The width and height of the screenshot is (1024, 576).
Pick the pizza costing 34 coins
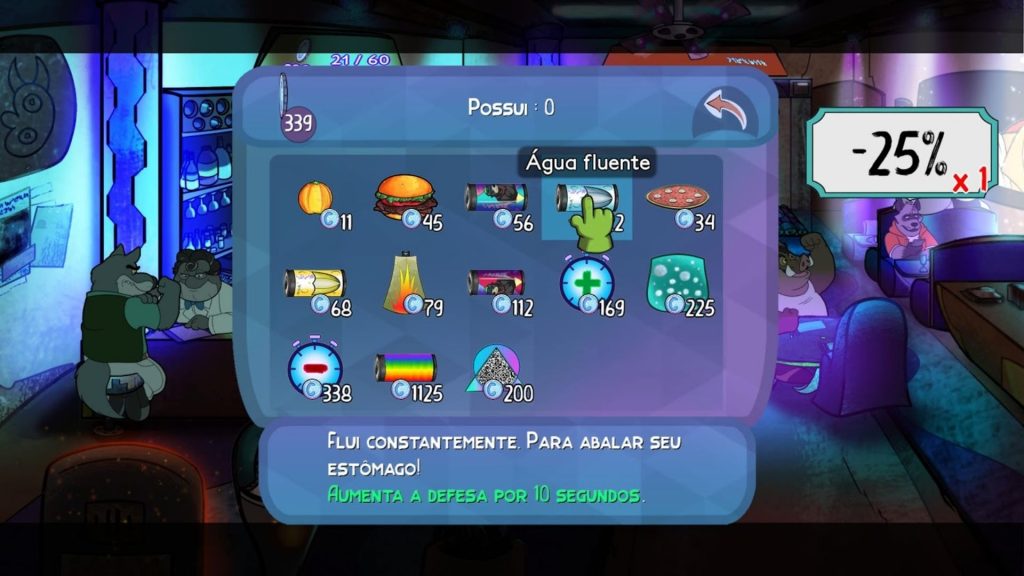pyautogui.click(x=679, y=198)
